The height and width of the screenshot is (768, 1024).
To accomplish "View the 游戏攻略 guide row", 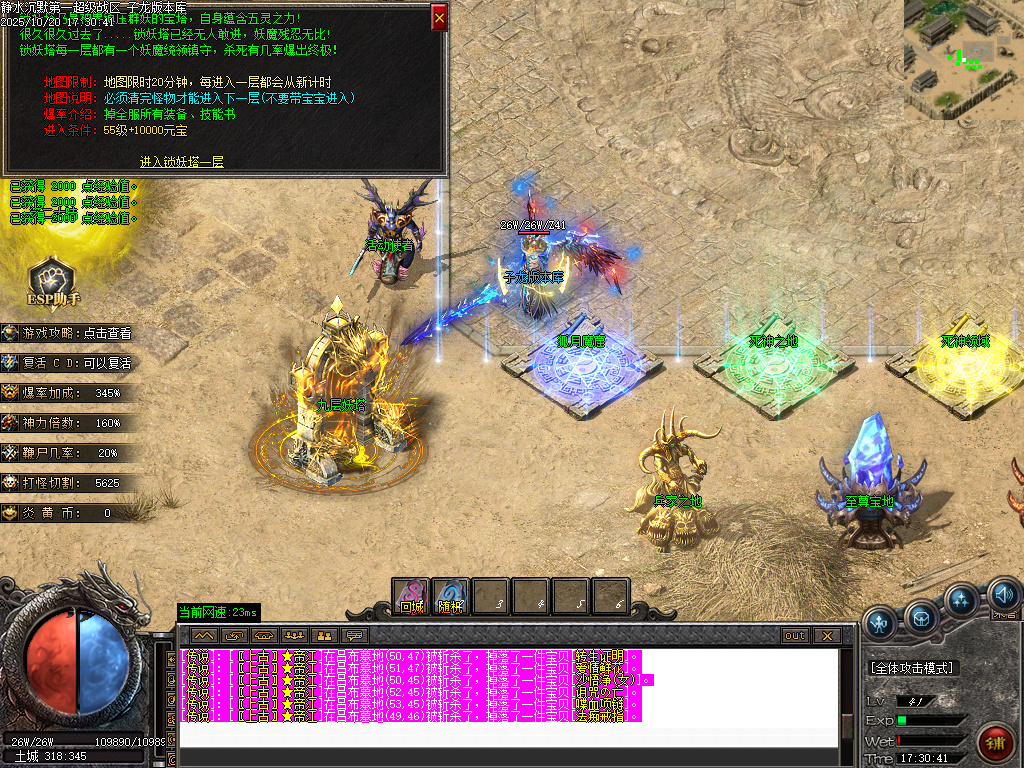I will [x=68, y=333].
